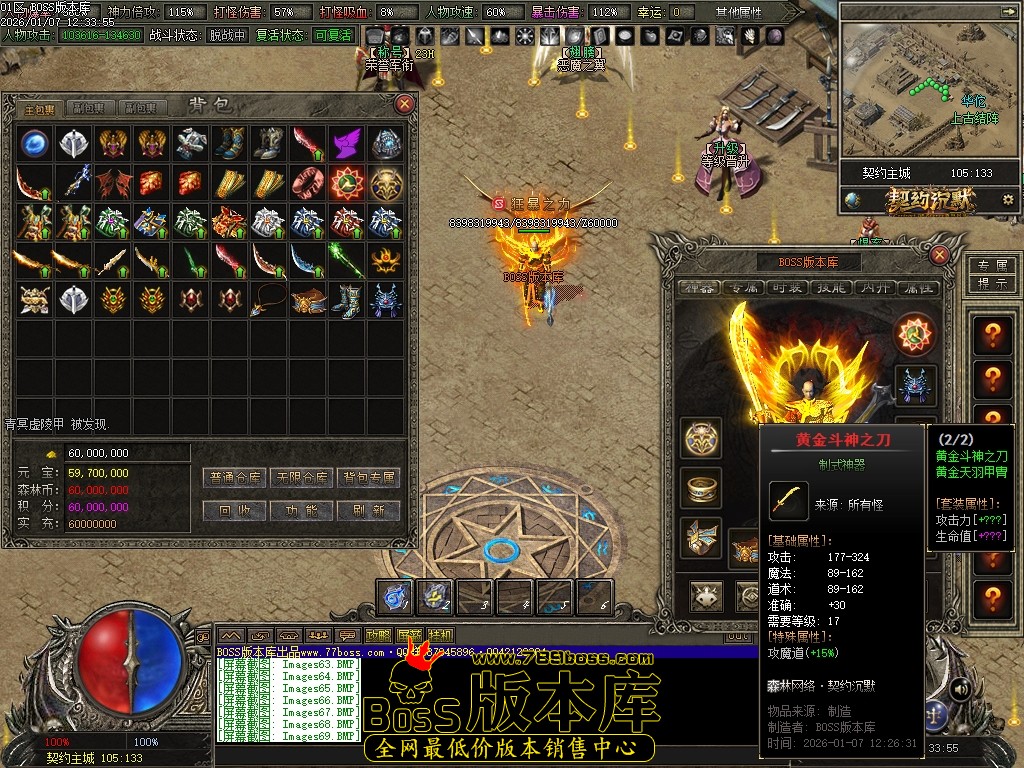The width and height of the screenshot is (1024, 768).
Task: Refresh the bag with 刷新 button
Action: point(368,510)
